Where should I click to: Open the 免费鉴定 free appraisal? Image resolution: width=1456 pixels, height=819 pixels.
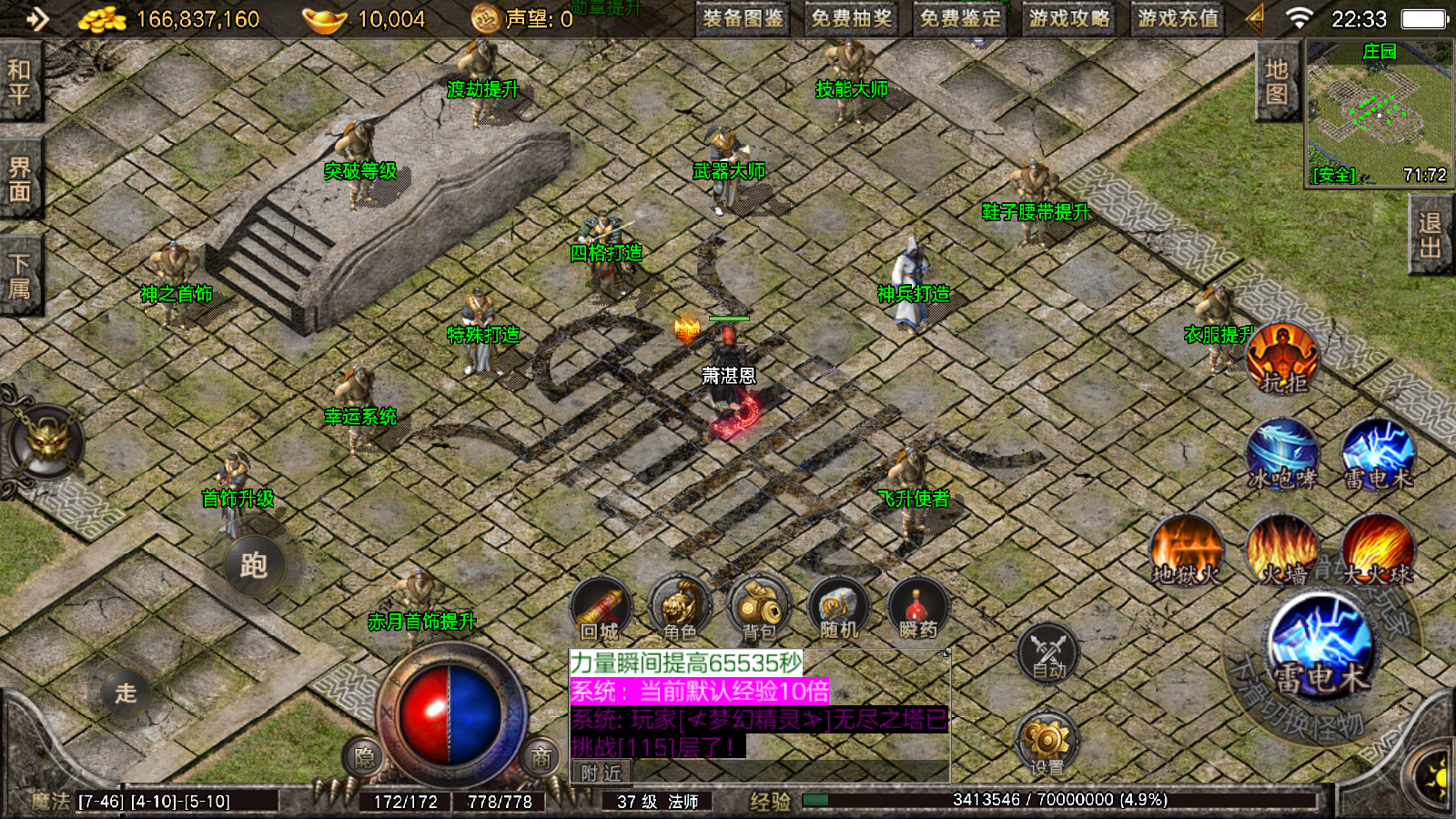pyautogui.click(x=960, y=18)
